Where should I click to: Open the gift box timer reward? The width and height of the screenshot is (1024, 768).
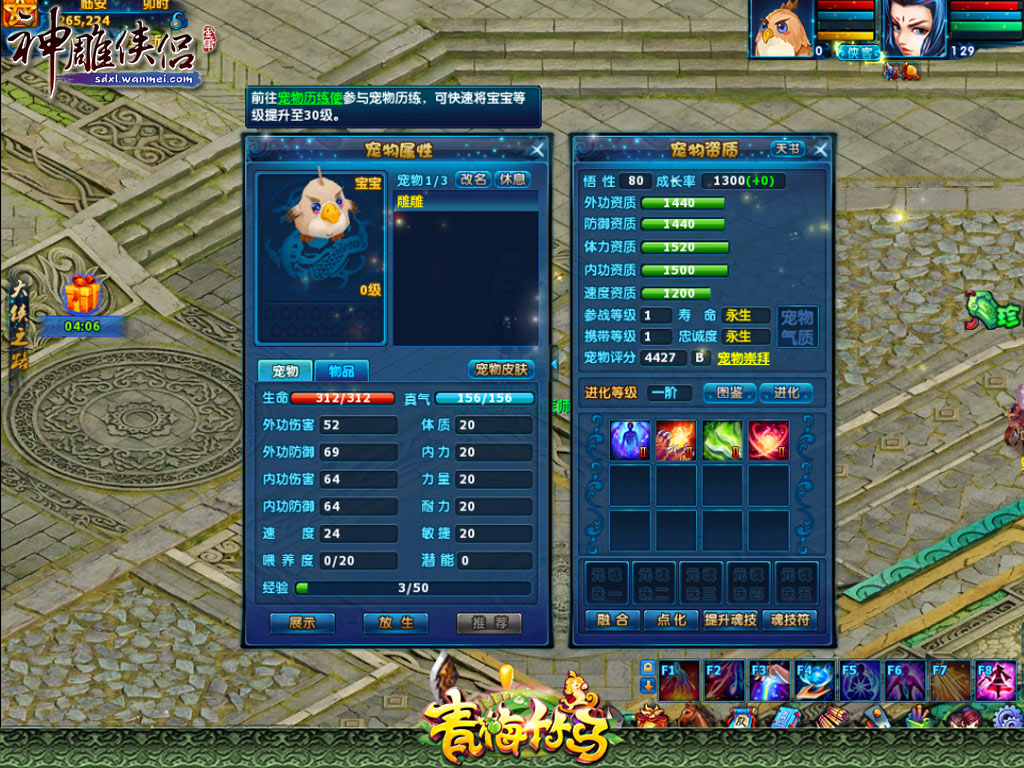point(80,295)
